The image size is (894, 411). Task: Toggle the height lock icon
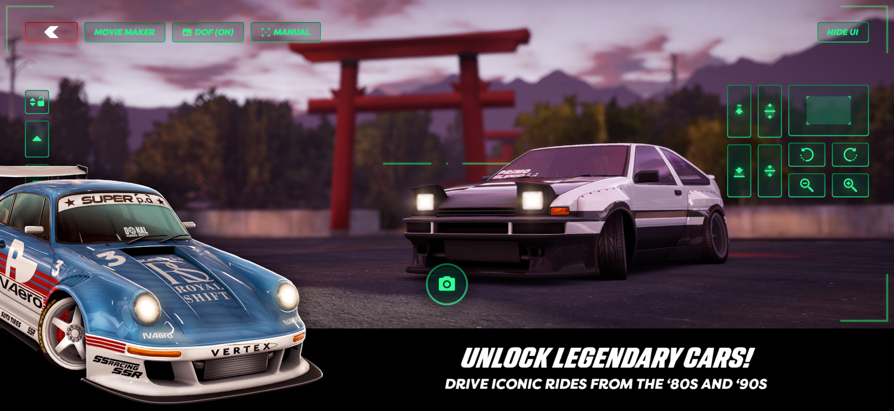click(x=37, y=102)
